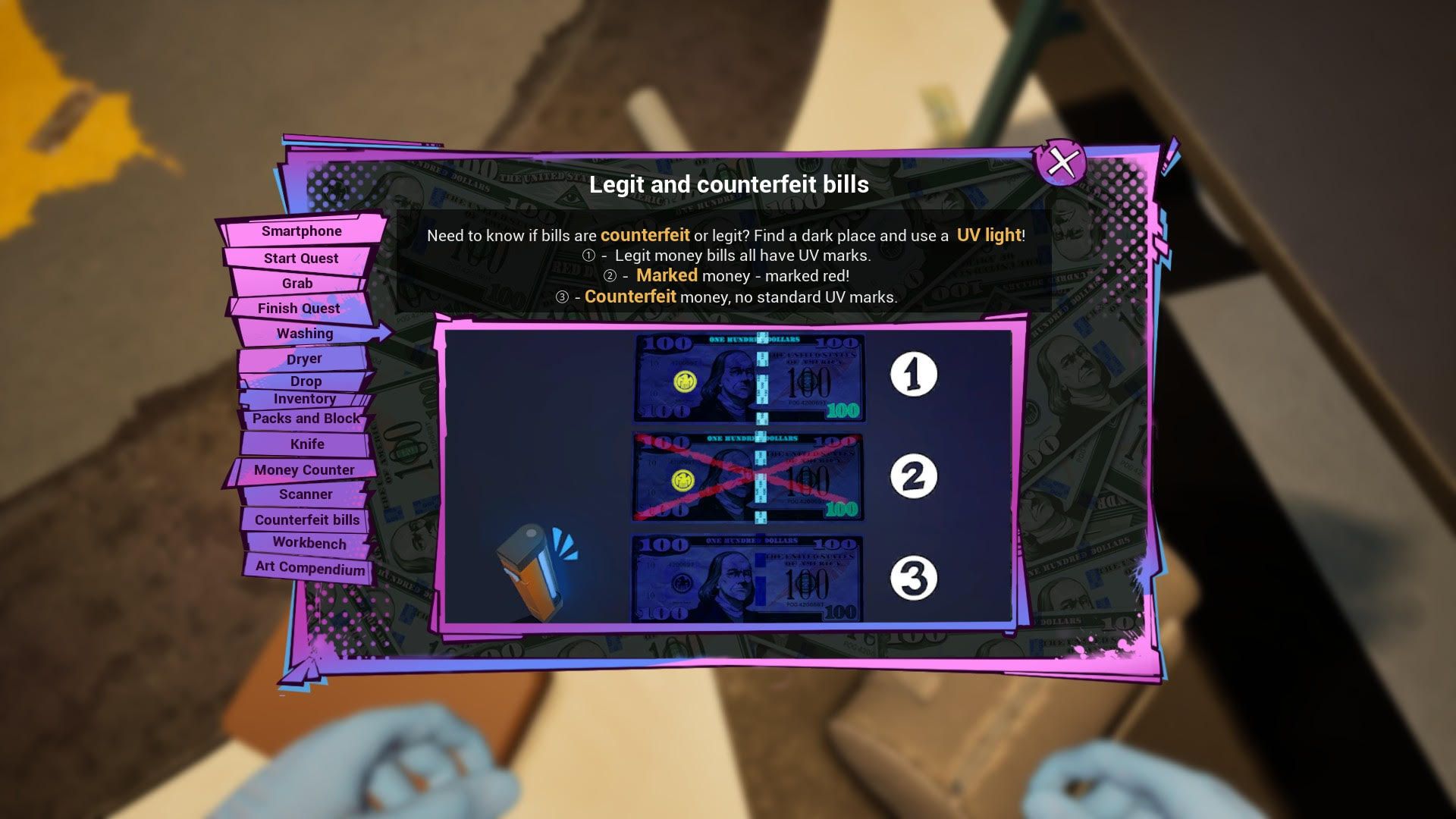Open the Packs and Block section

(x=305, y=418)
